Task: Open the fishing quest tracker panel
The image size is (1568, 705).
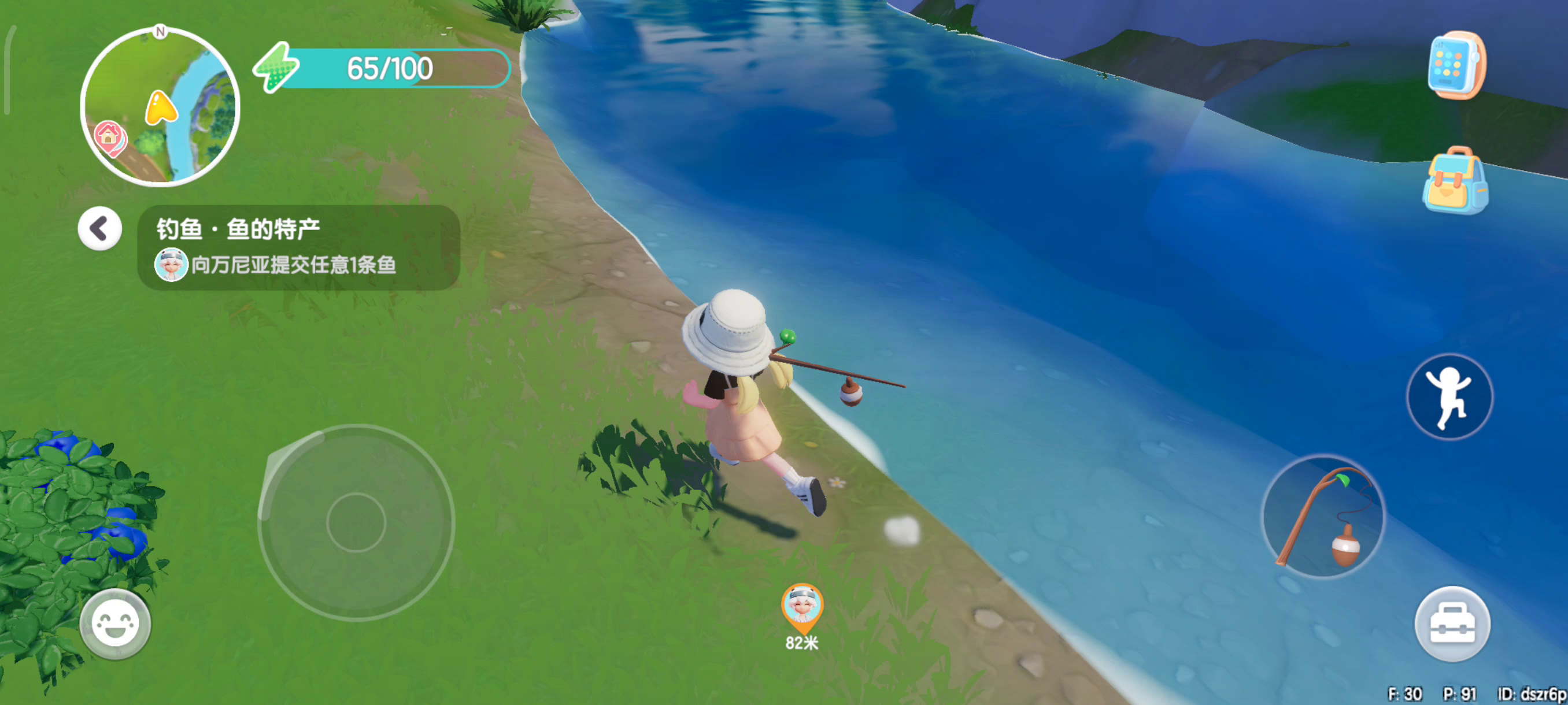Action: pos(298,247)
